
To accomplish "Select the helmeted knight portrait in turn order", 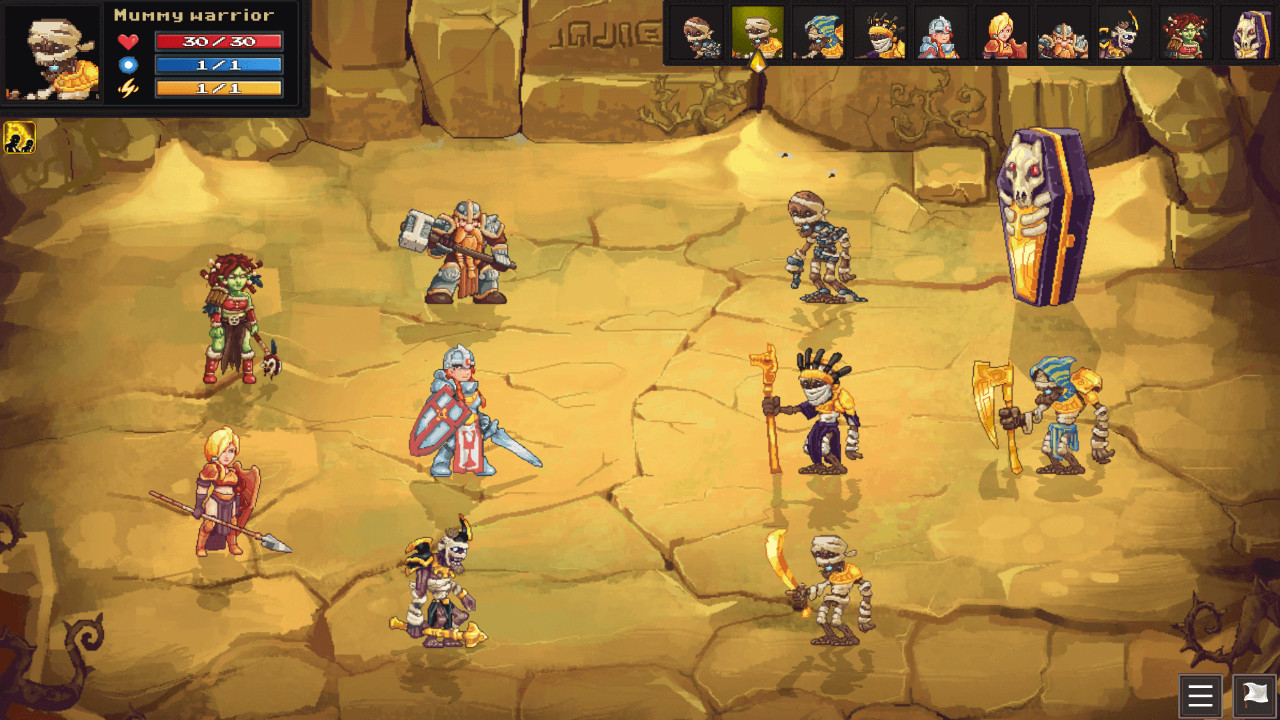I will pyautogui.click(x=941, y=35).
